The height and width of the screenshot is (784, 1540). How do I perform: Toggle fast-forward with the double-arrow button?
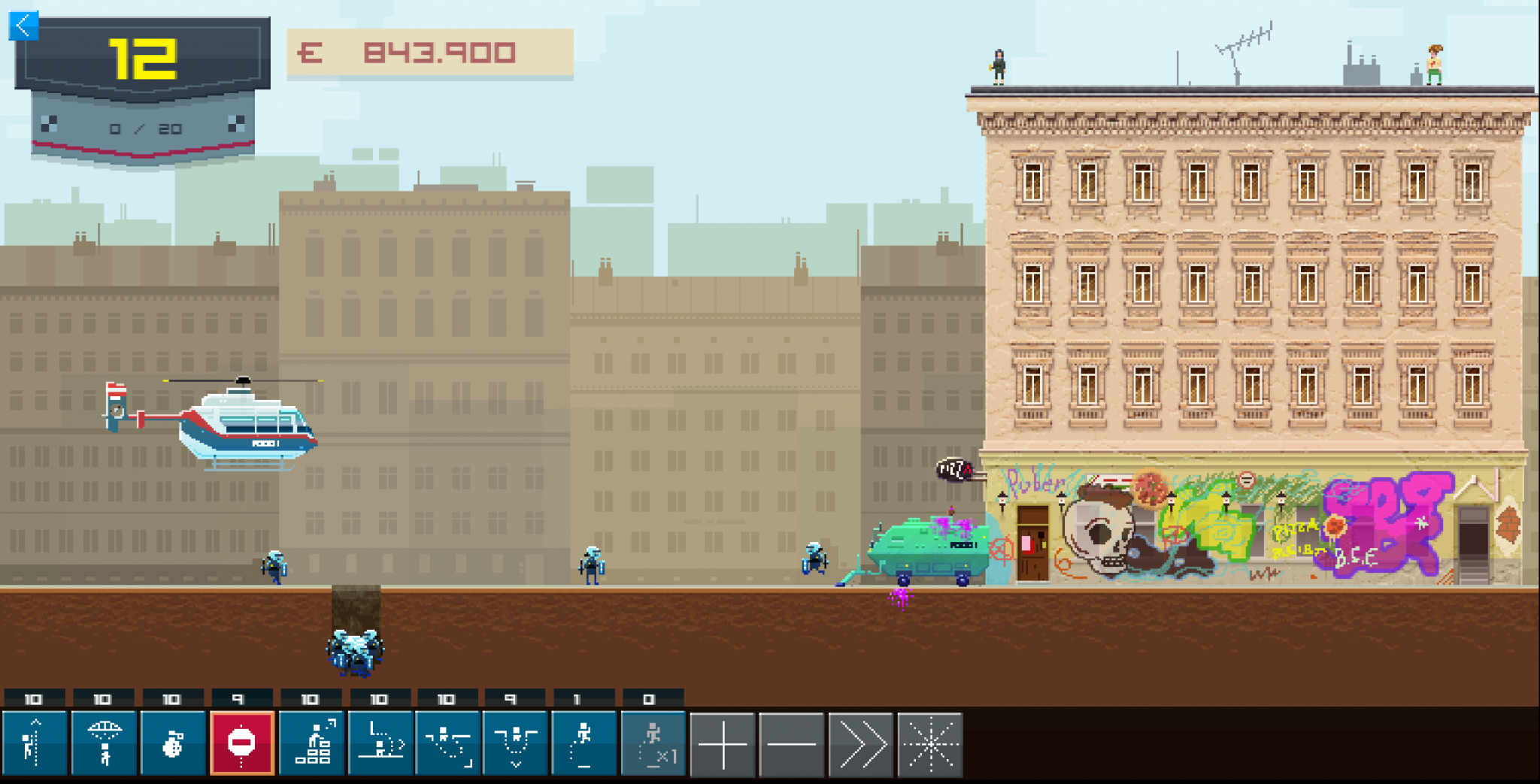[x=860, y=744]
